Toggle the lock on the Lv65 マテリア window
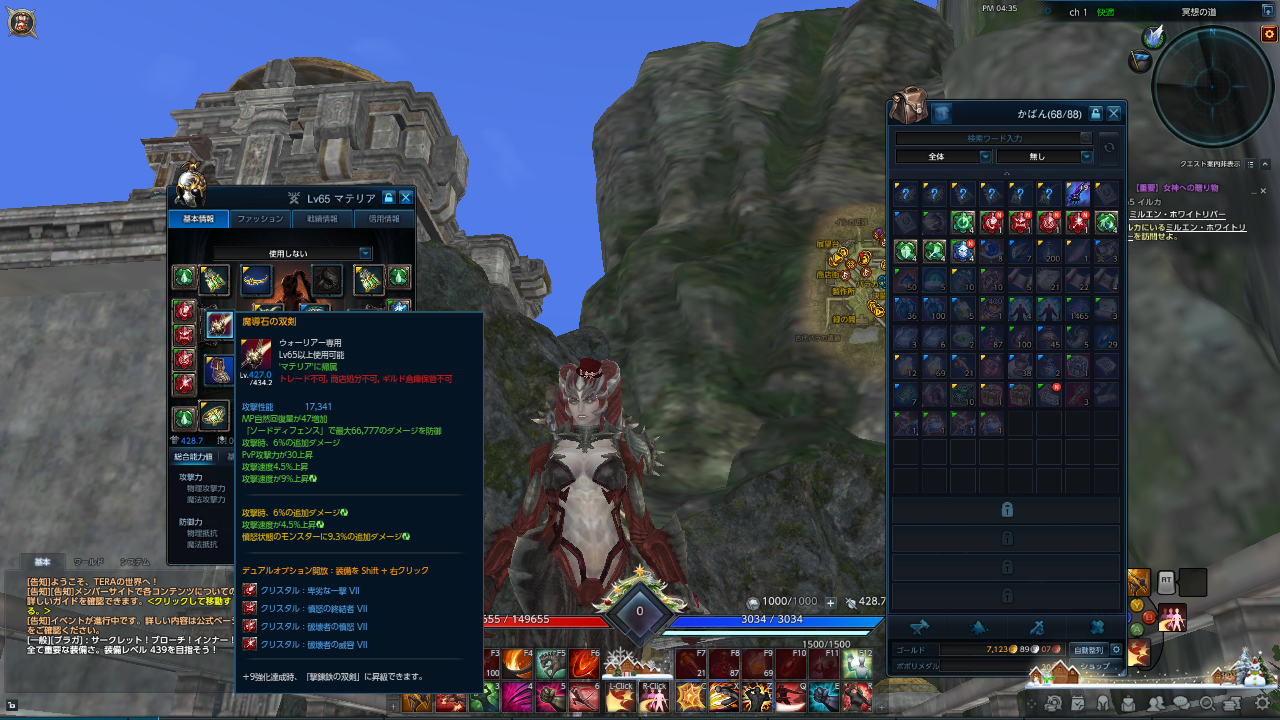This screenshot has width=1280, height=720. 388,197
